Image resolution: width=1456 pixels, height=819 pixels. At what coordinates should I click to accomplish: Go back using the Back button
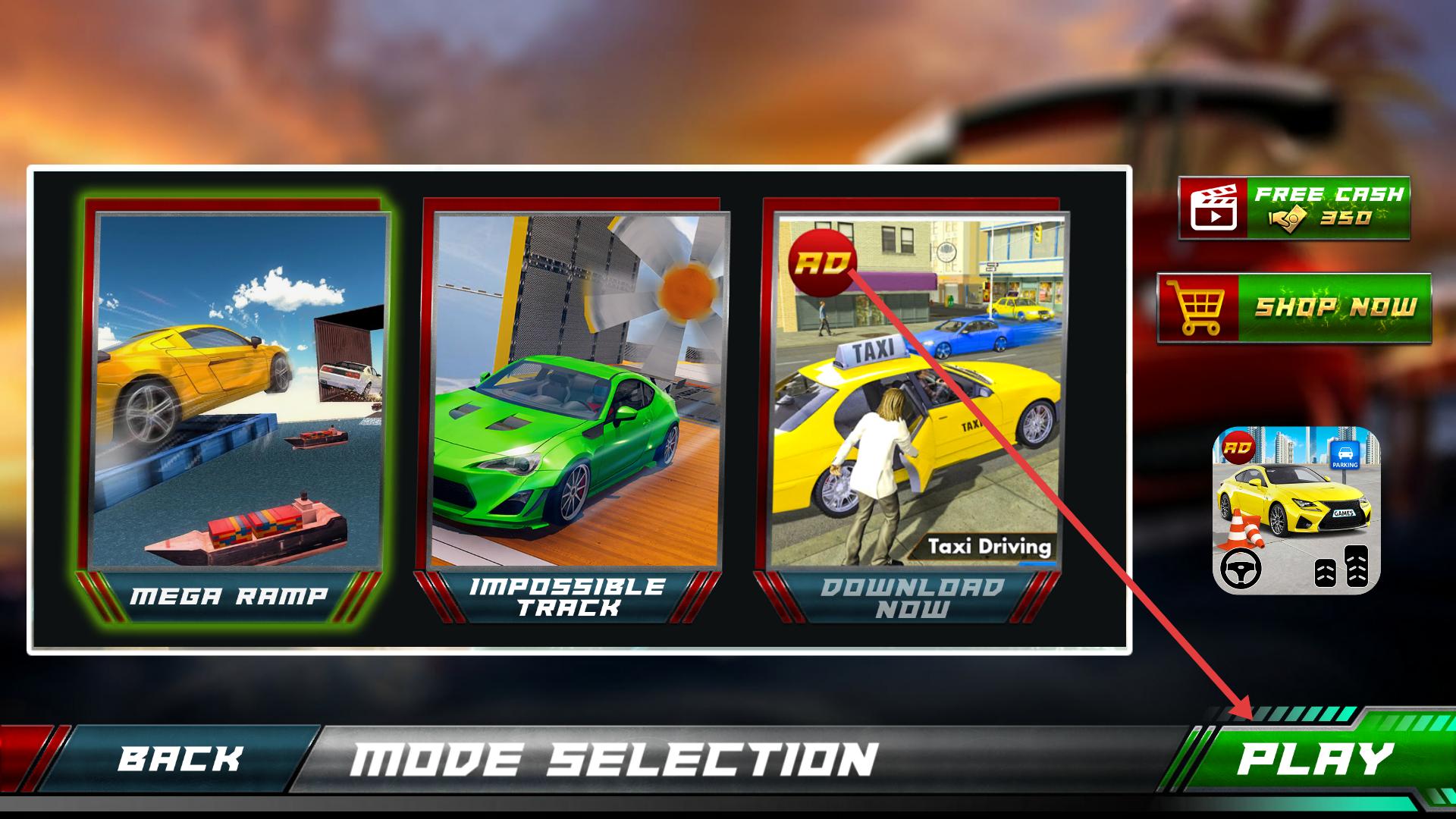[x=180, y=759]
